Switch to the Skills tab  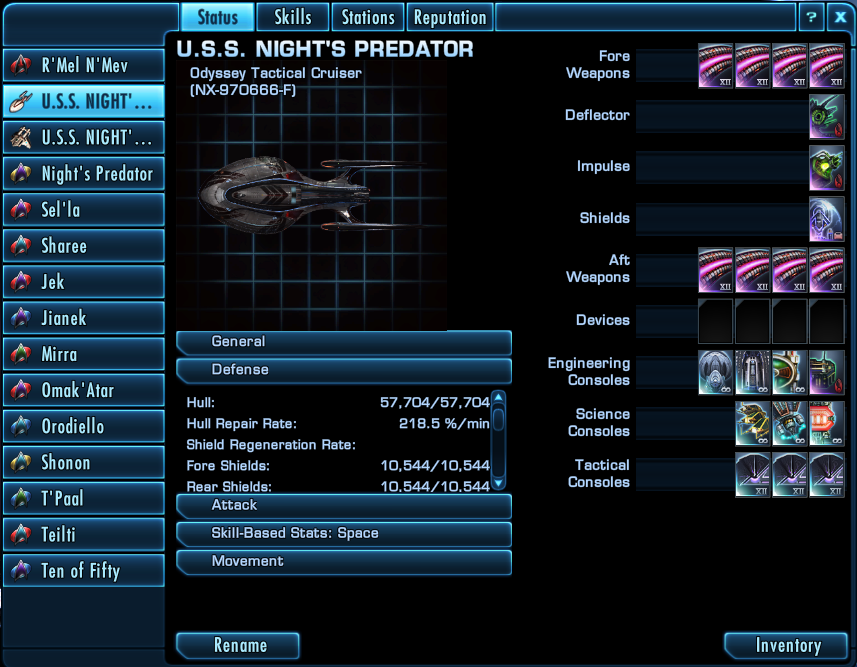click(293, 17)
